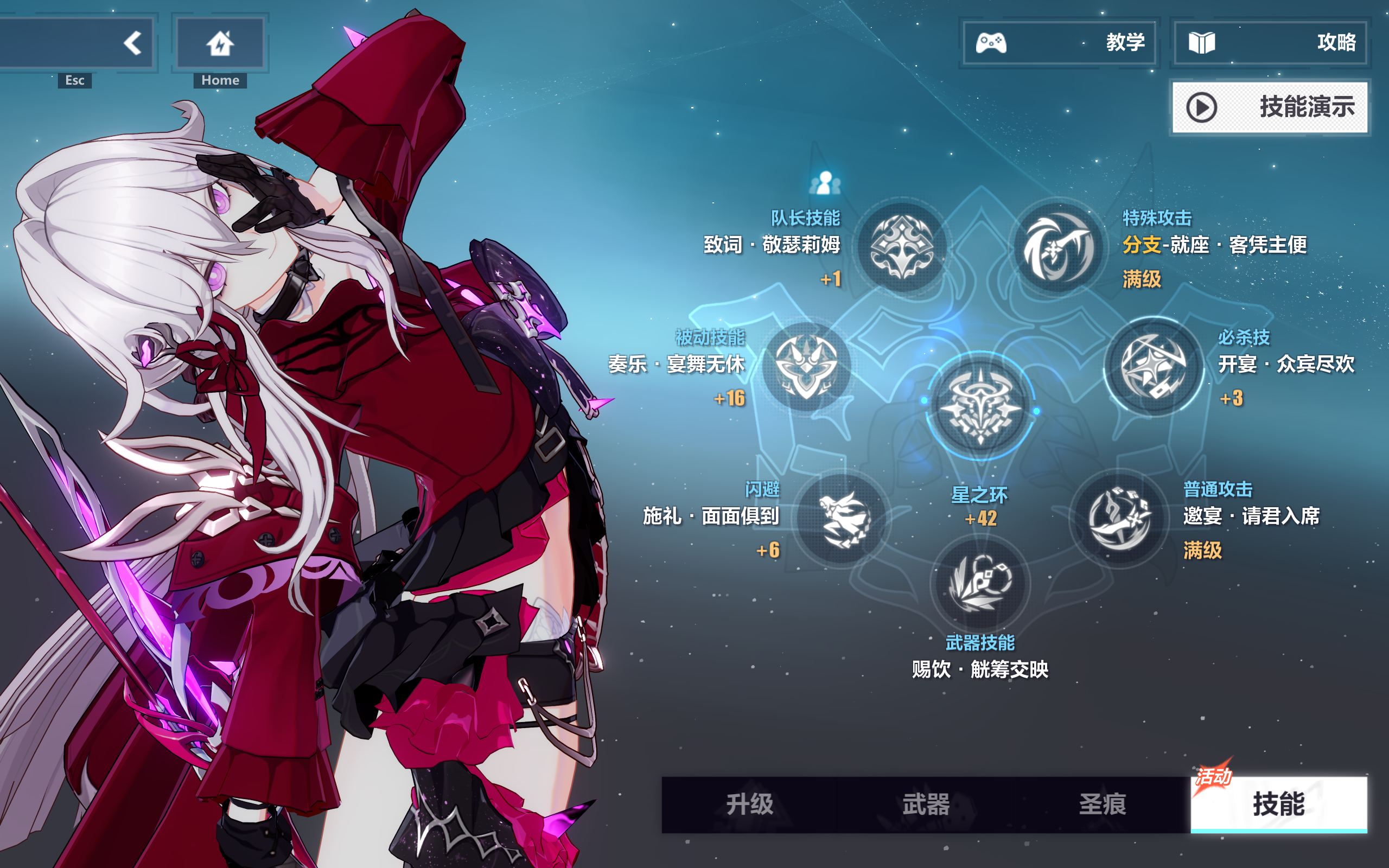Viewport: 1389px width, 868px height.
Task: Select the 闪避 evasion skill icon
Action: pyautogui.click(x=843, y=520)
